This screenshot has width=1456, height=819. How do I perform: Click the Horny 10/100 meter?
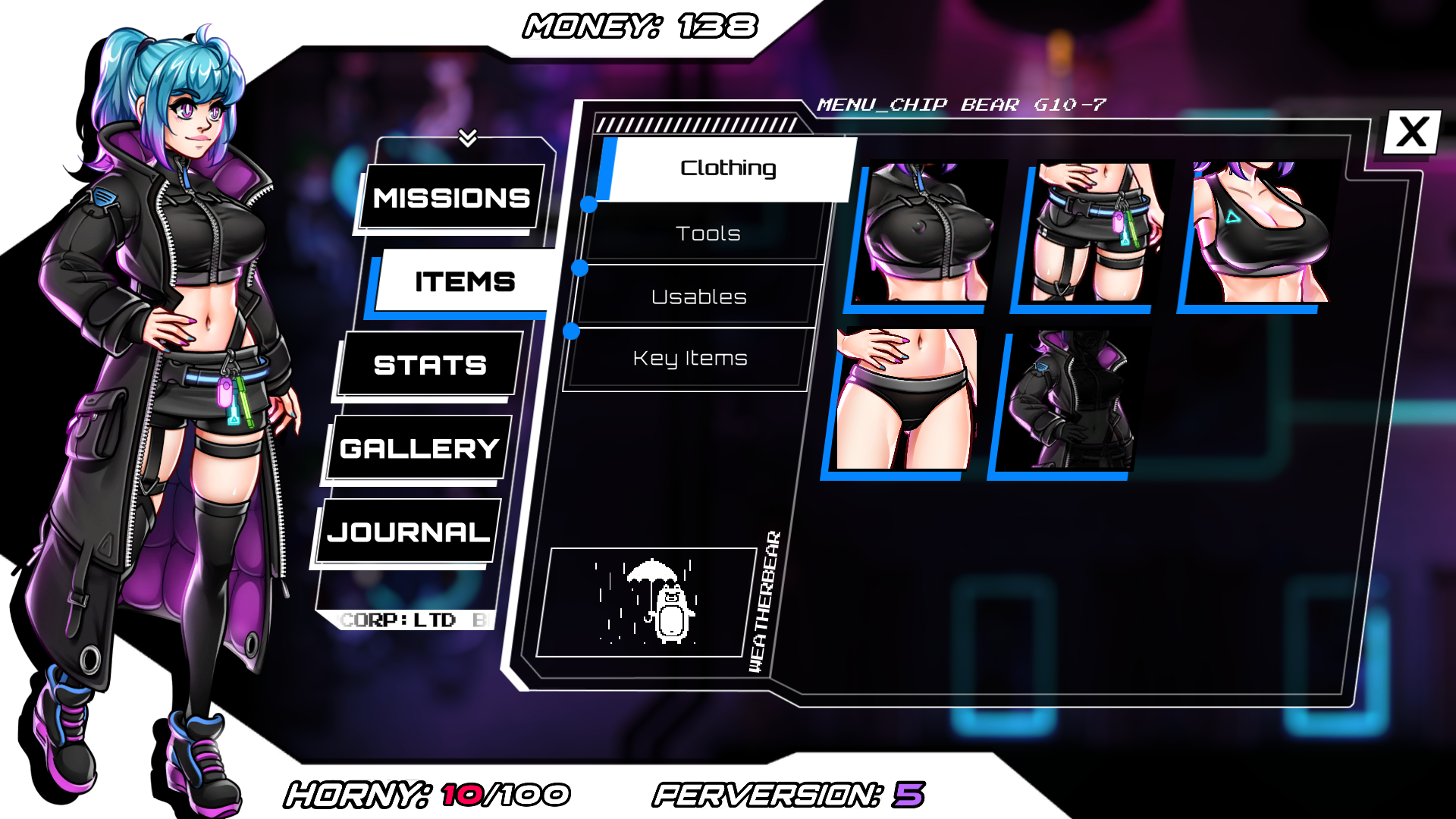[425, 793]
